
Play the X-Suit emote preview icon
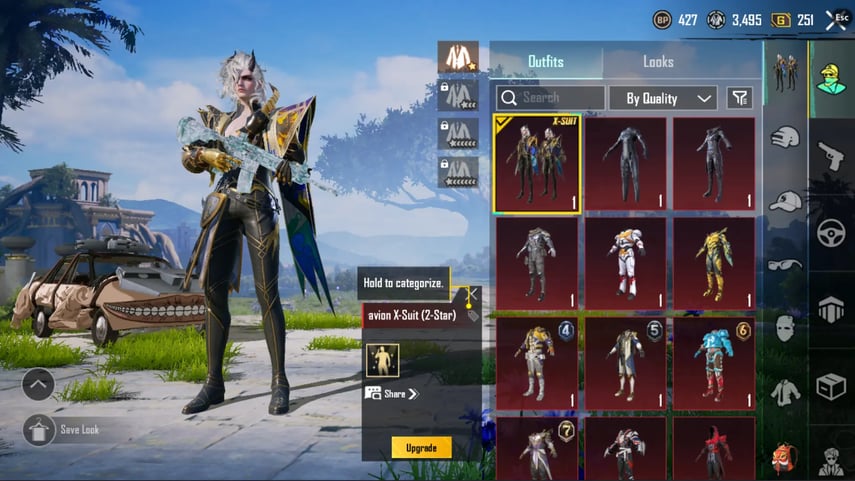(x=382, y=360)
